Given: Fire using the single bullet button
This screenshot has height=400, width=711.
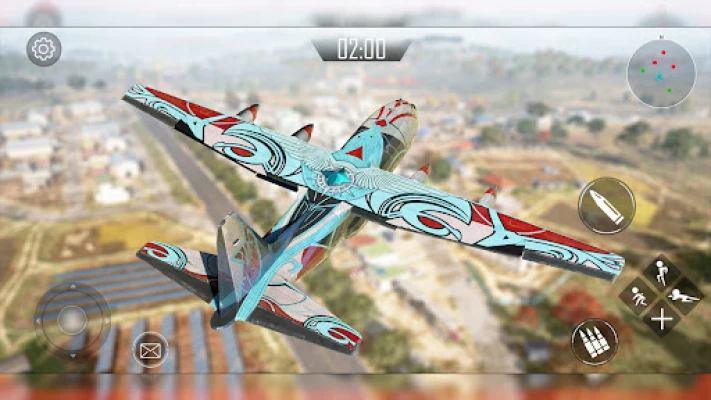Looking at the screenshot, I should coord(606,206).
